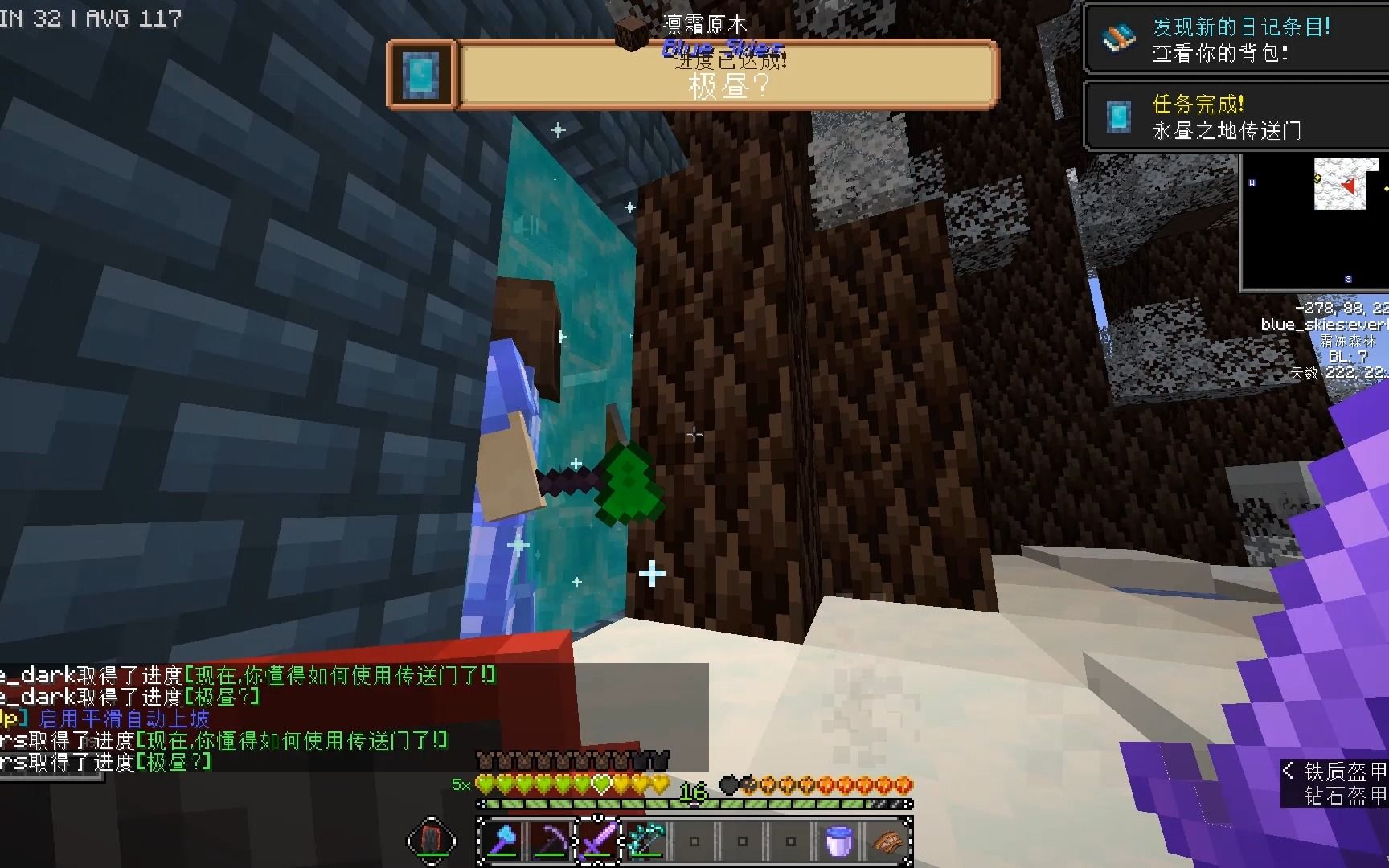Screen dimensions: 1389x868
Task: Click the purple liquid bucket item
Action: (837, 841)
